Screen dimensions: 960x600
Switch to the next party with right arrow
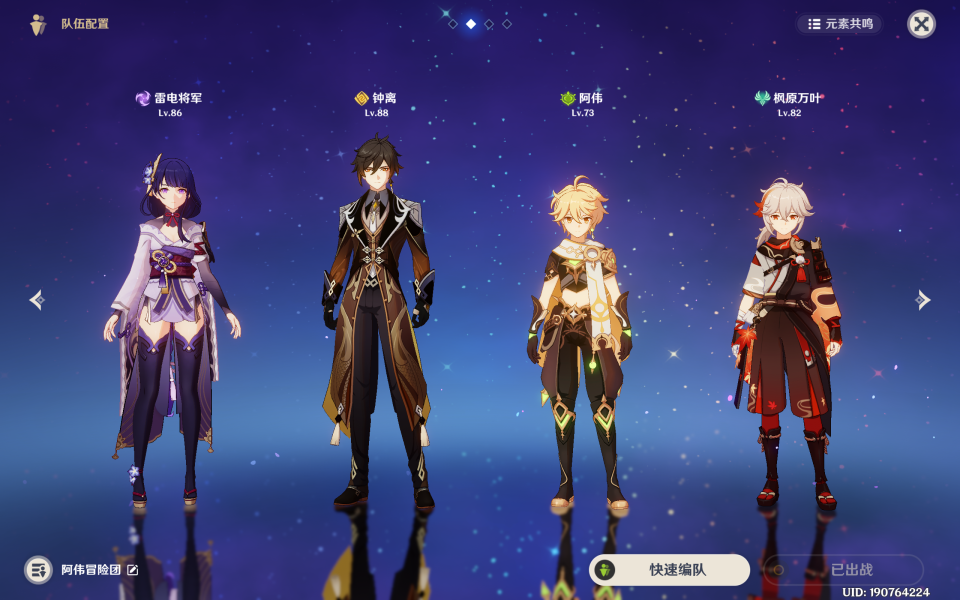[923, 300]
